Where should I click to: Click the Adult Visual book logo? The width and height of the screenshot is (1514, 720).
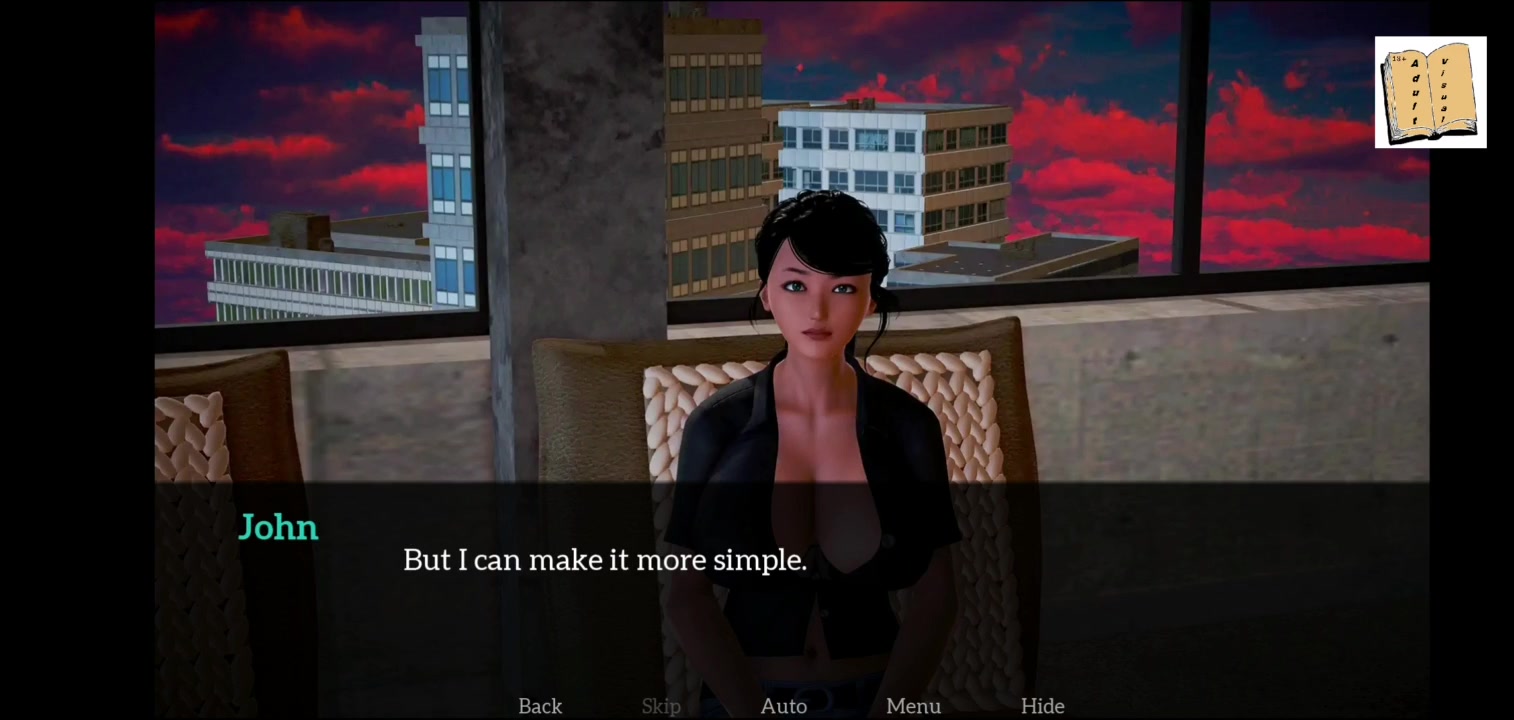1430,93
